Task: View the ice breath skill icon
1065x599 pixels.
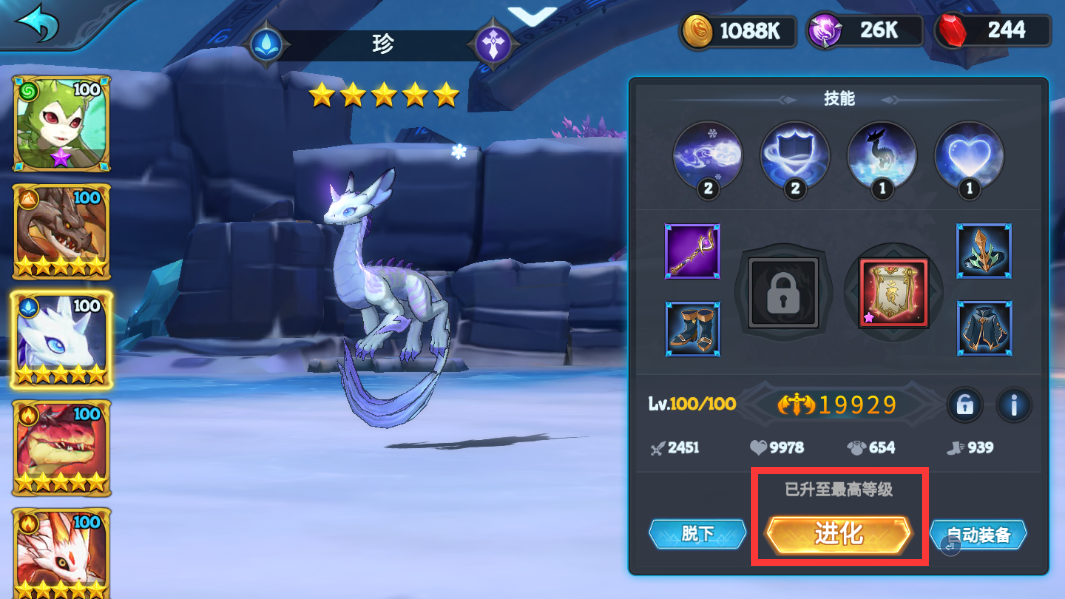Action: point(708,156)
